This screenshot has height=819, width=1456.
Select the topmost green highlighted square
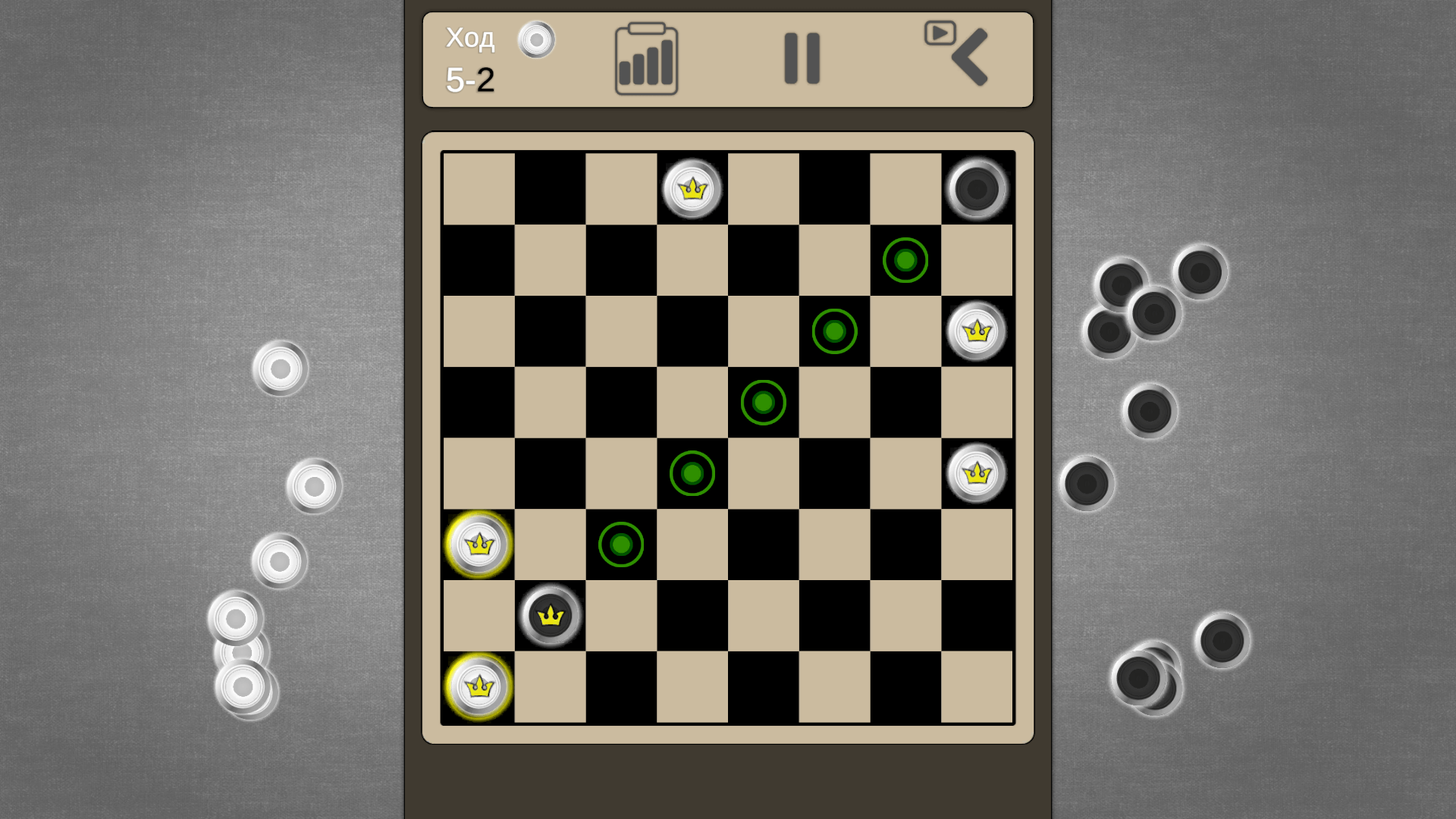coord(904,260)
